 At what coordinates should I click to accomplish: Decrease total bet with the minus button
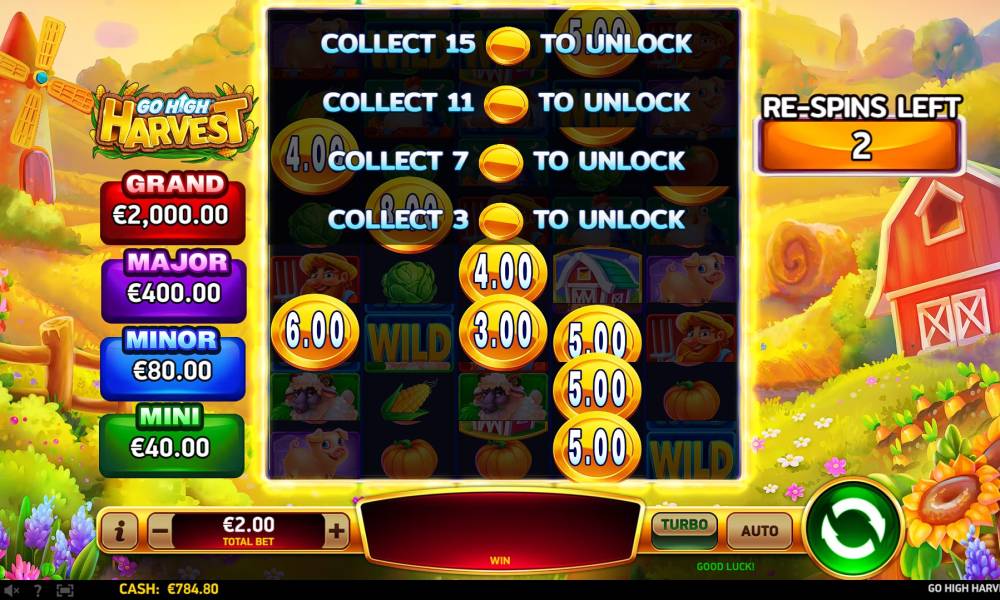pyautogui.click(x=160, y=532)
